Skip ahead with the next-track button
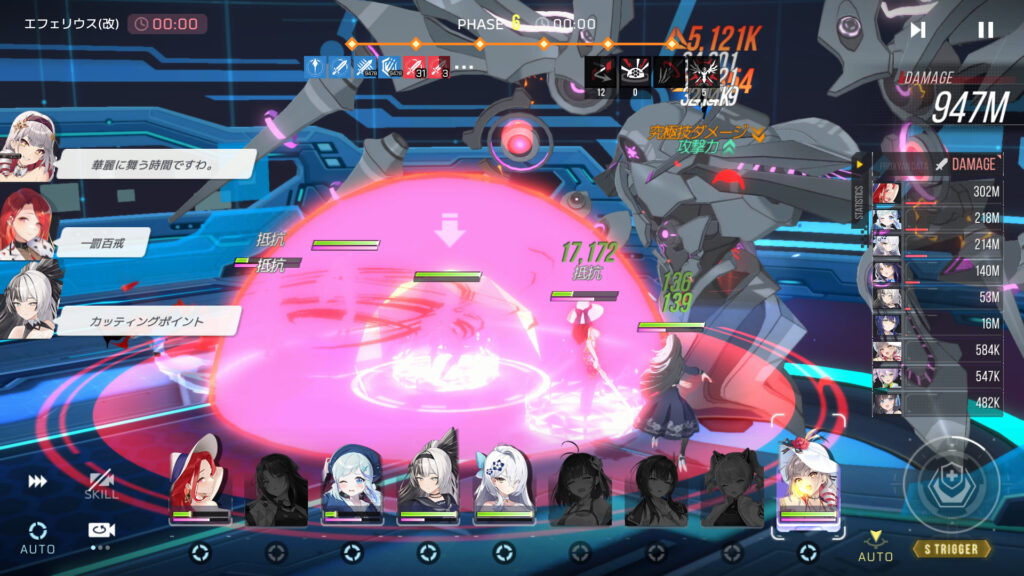This screenshot has height=576, width=1024. coord(918,30)
